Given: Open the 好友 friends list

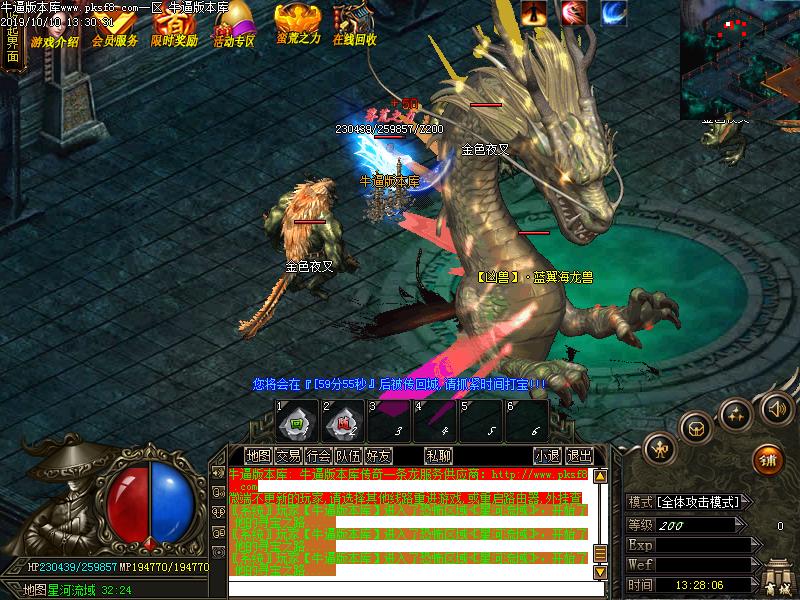Looking at the screenshot, I should (x=379, y=456).
